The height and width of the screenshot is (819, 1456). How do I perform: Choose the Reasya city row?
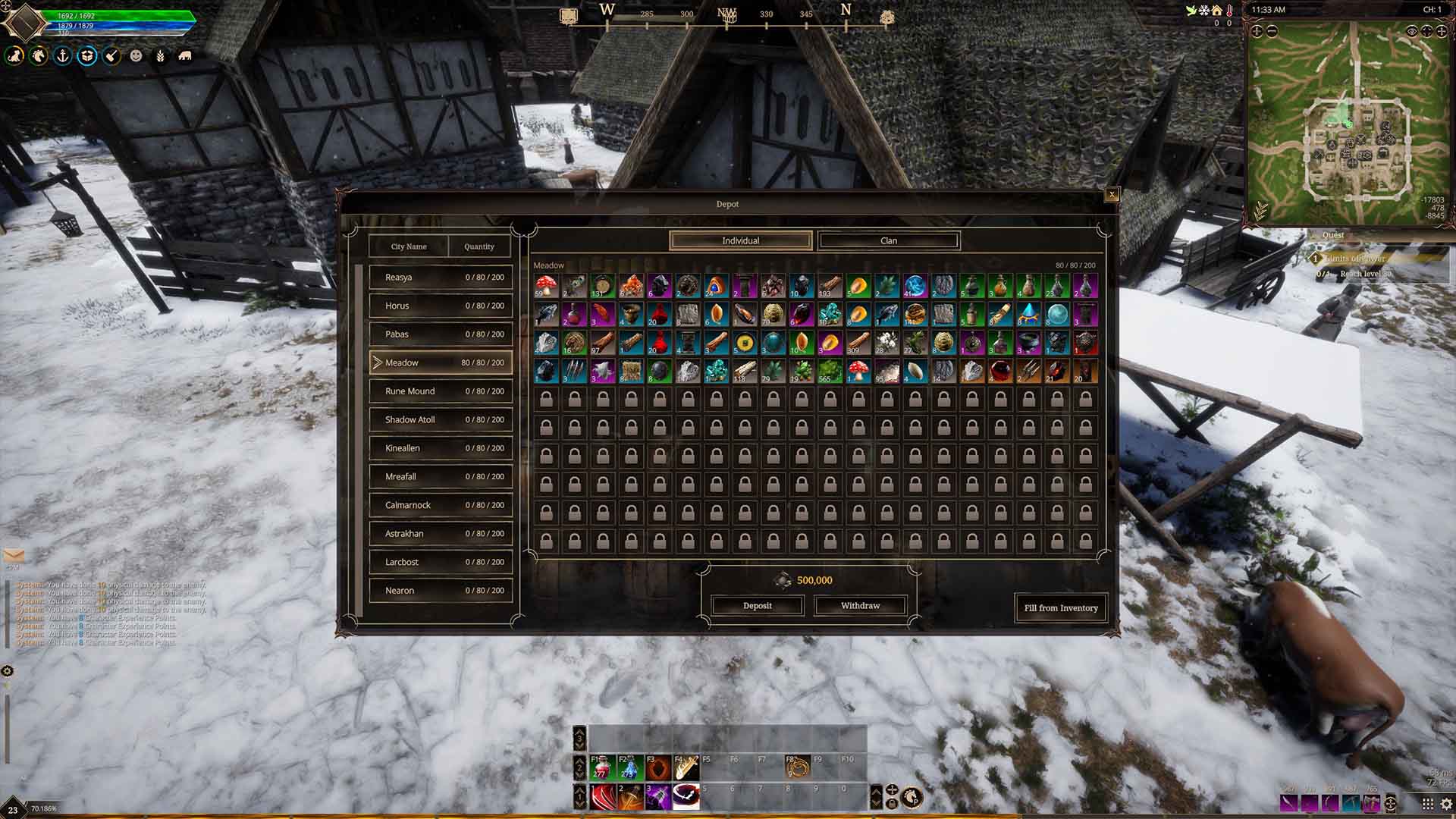tap(441, 278)
